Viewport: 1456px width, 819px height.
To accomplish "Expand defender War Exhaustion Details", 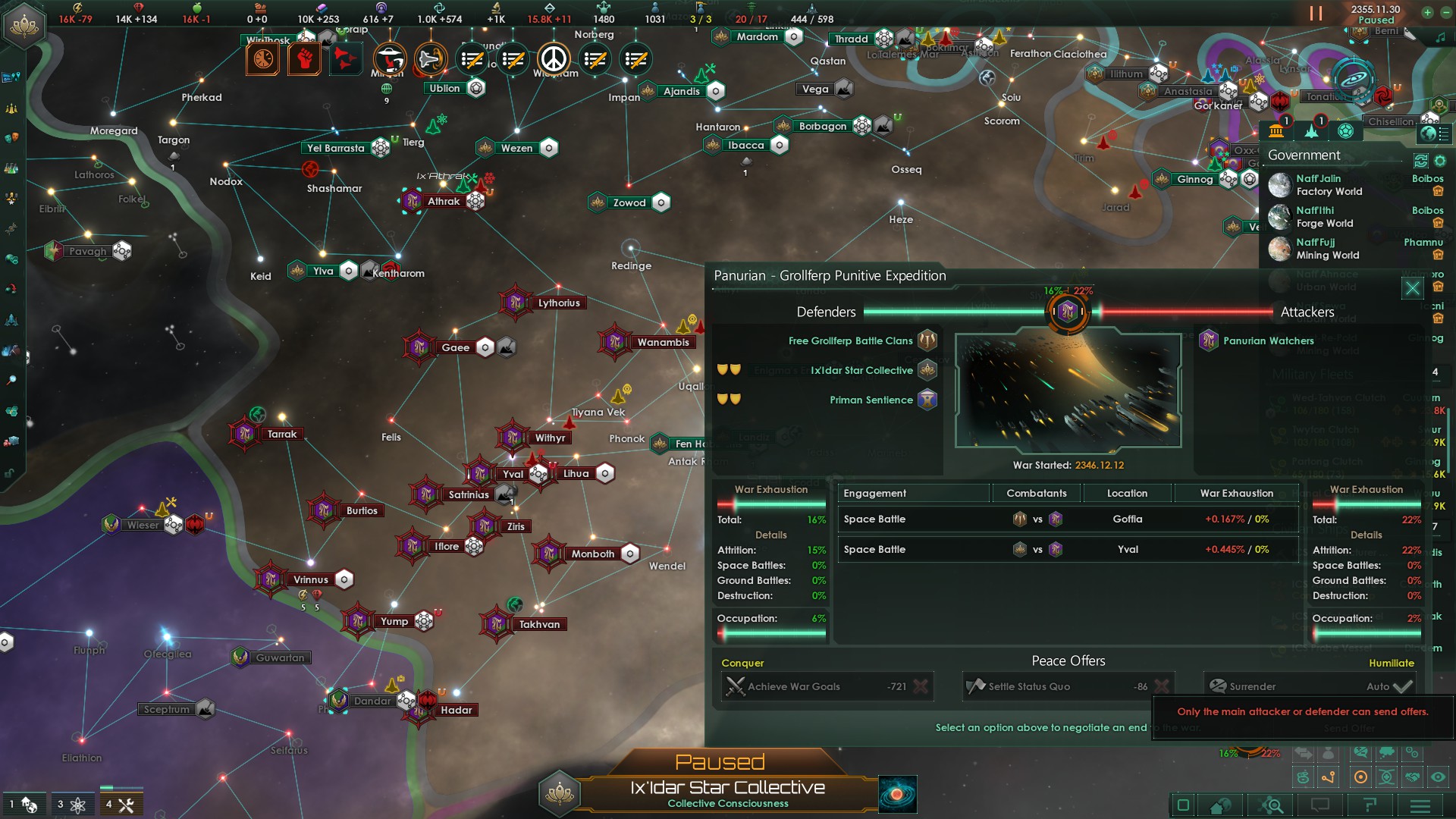I will click(772, 535).
